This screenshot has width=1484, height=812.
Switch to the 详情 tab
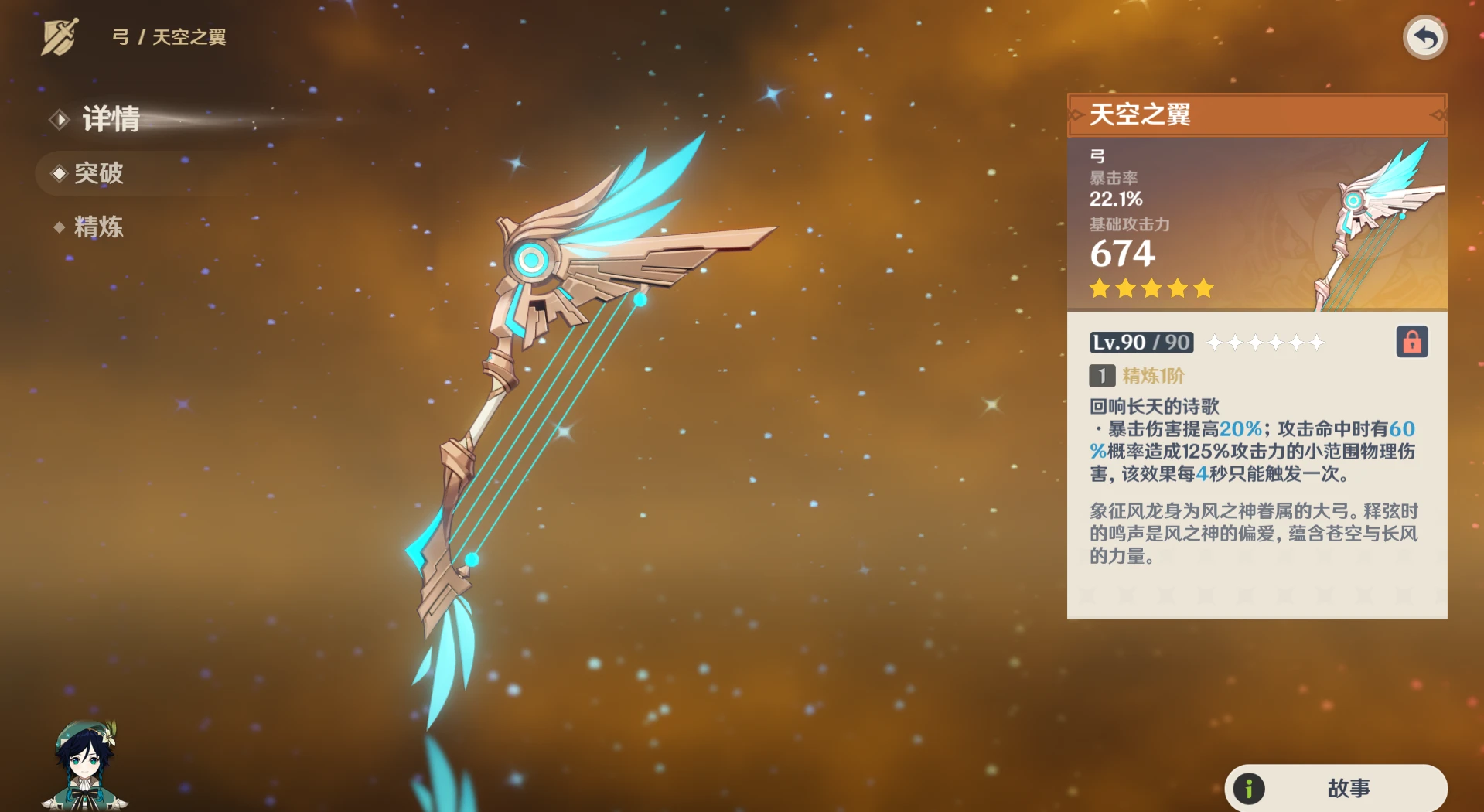tap(108, 120)
